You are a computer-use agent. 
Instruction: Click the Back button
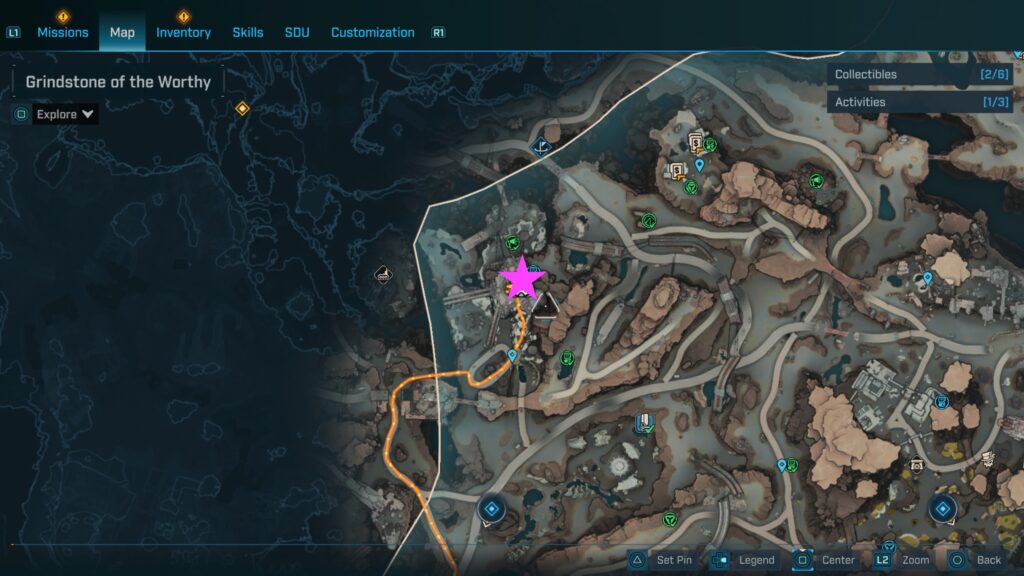click(975, 560)
